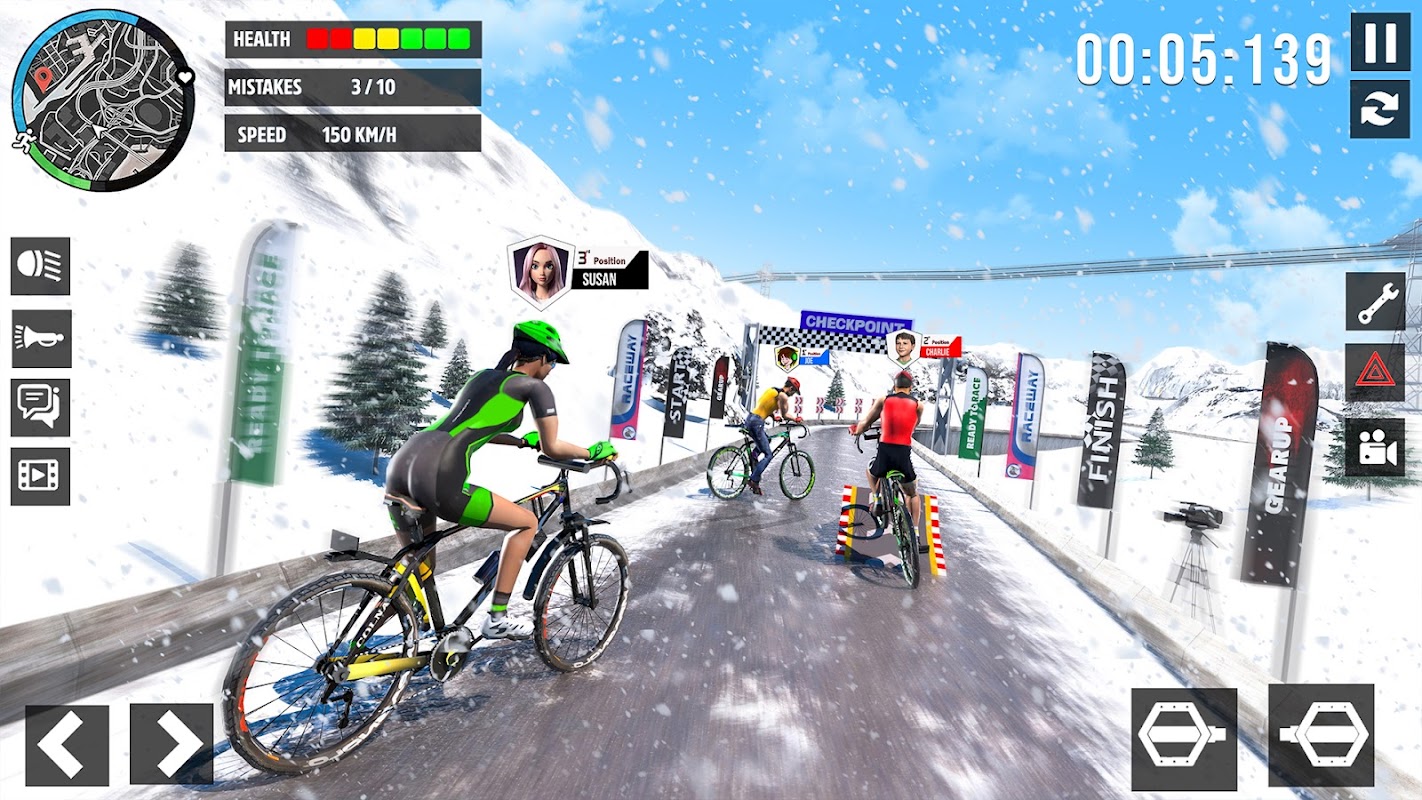
Task: Steer left with the left arrow
Action: click(x=67, y=744)
